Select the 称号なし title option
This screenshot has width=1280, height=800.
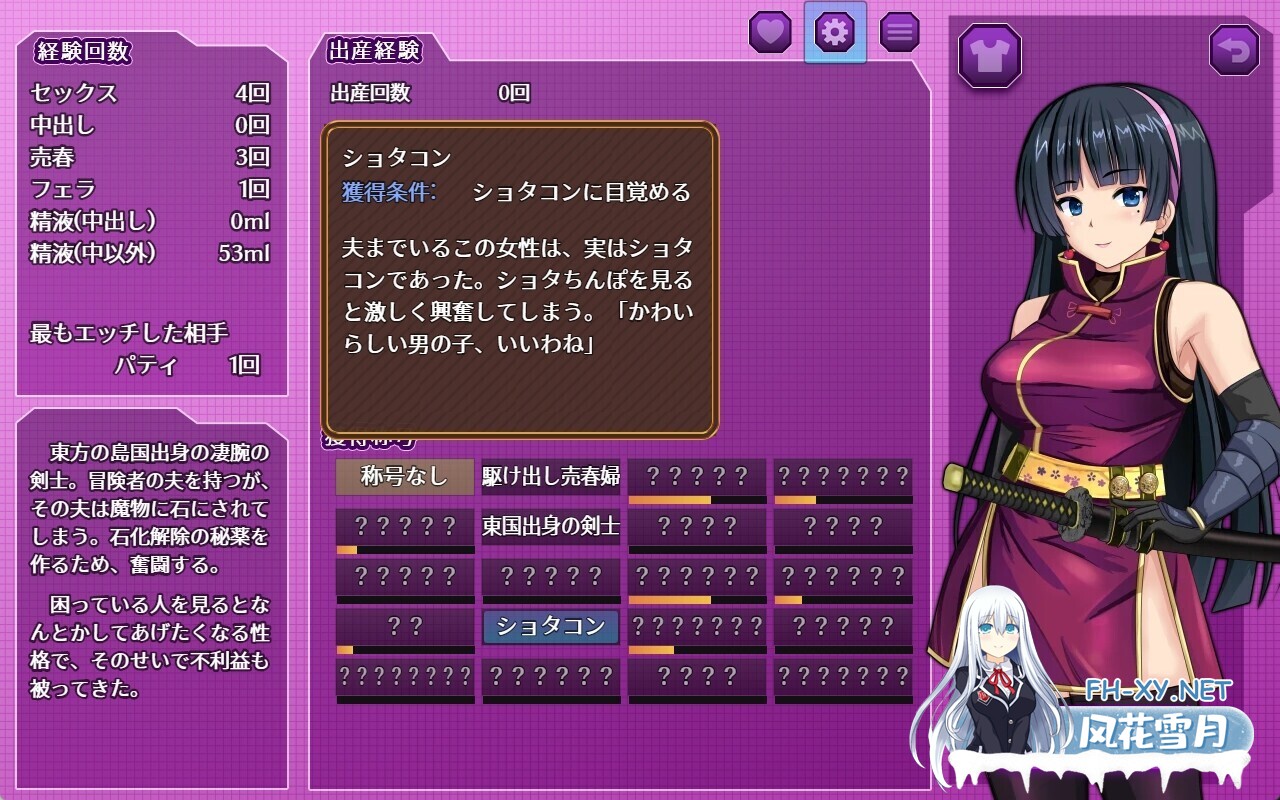(404, 477)
